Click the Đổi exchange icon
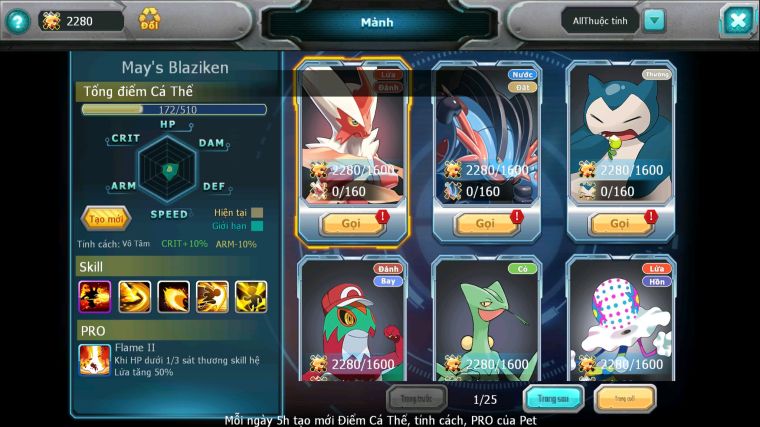Screen dimensions: 760x427 150,19
